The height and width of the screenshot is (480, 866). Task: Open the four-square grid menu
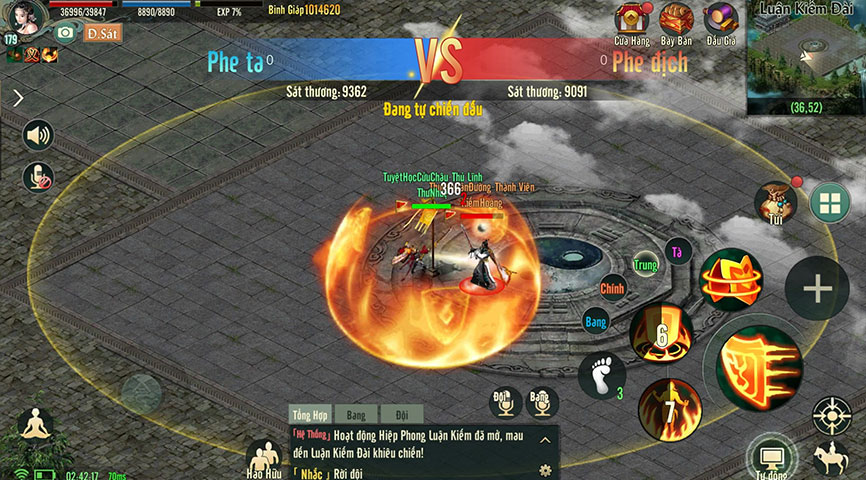click(829, 203)
